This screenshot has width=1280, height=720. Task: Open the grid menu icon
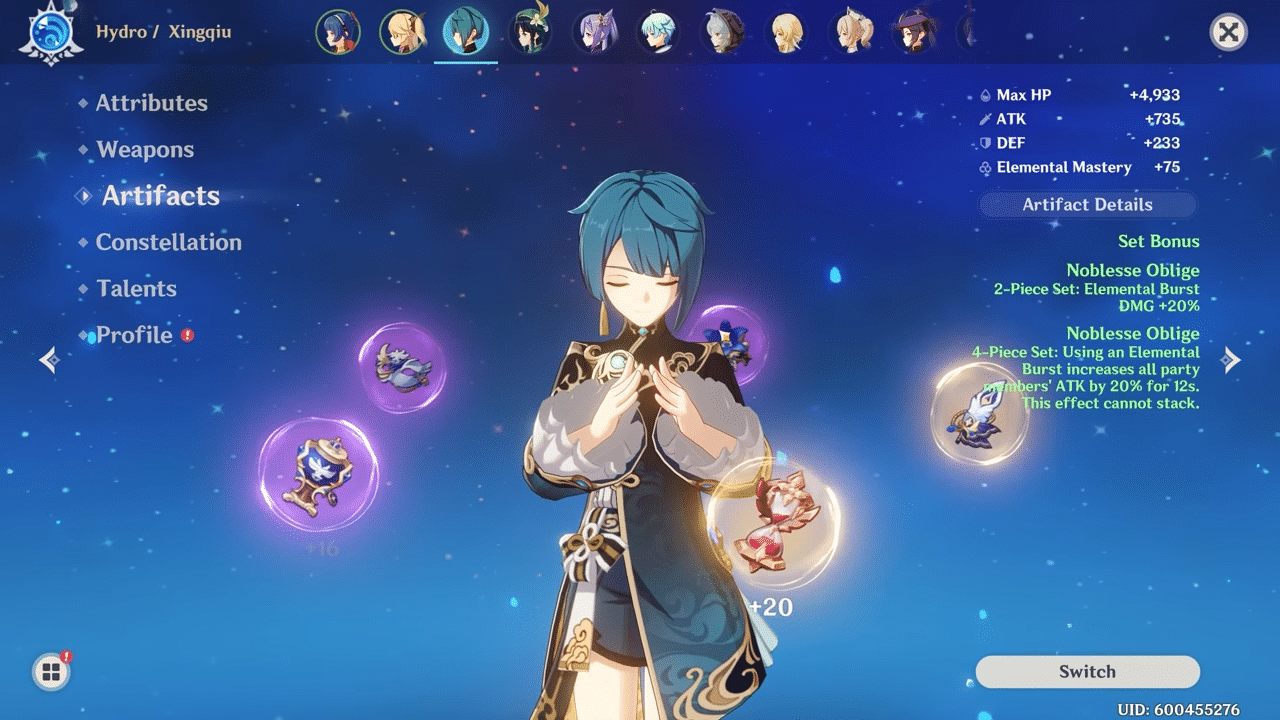51,672
